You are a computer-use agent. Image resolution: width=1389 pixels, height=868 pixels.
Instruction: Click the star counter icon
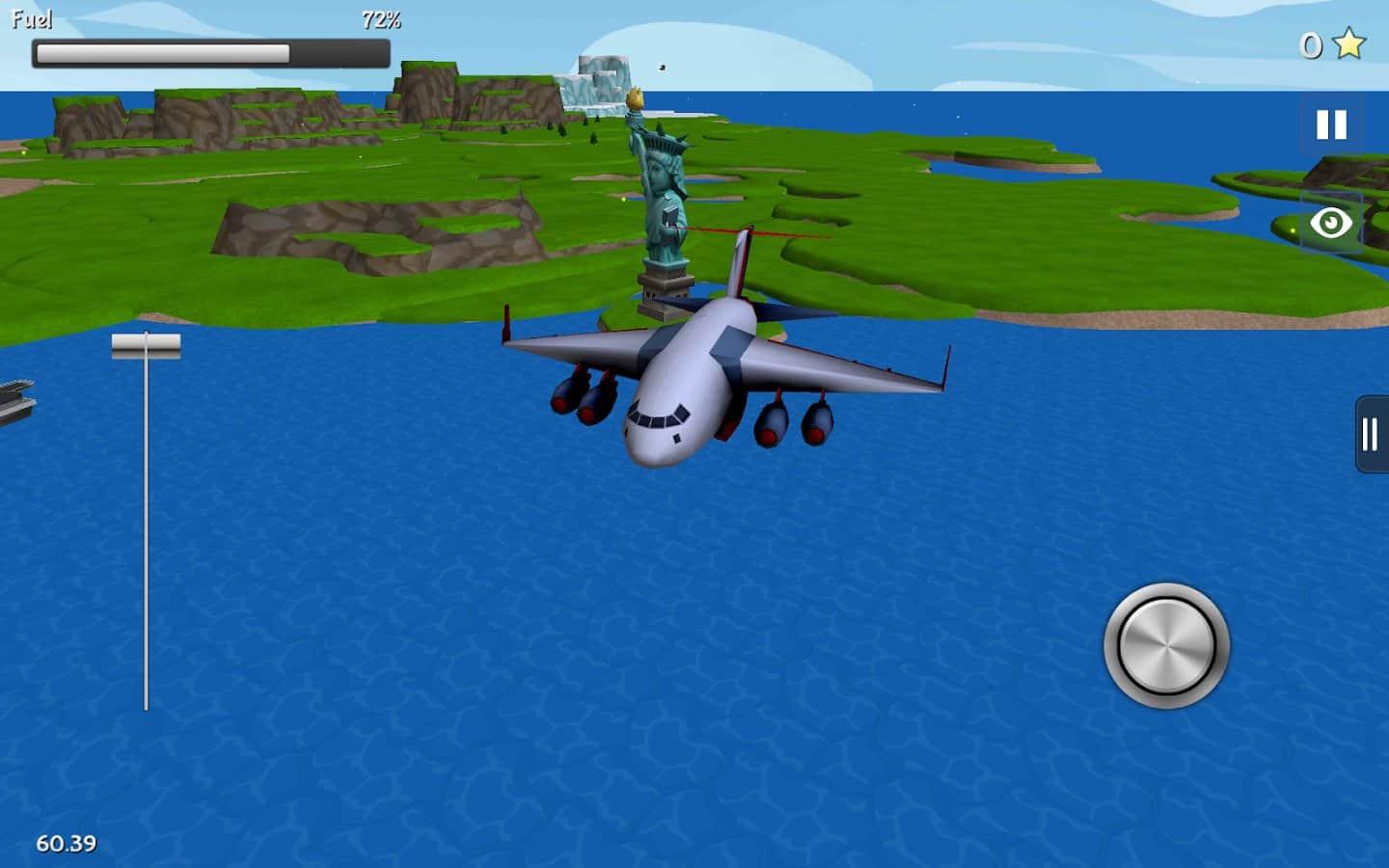tap(1348, 42)
